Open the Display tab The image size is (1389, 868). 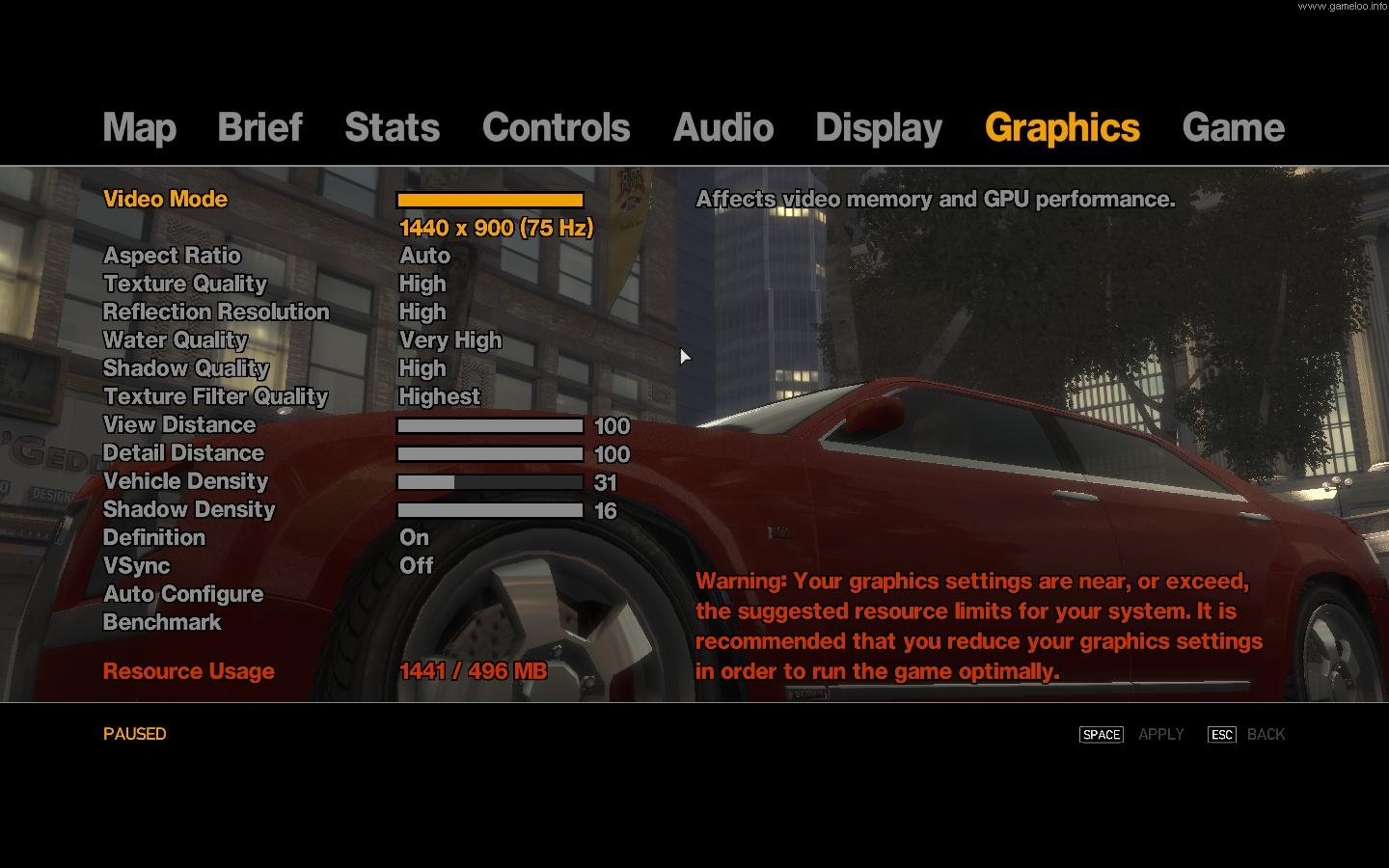[878, 127]
